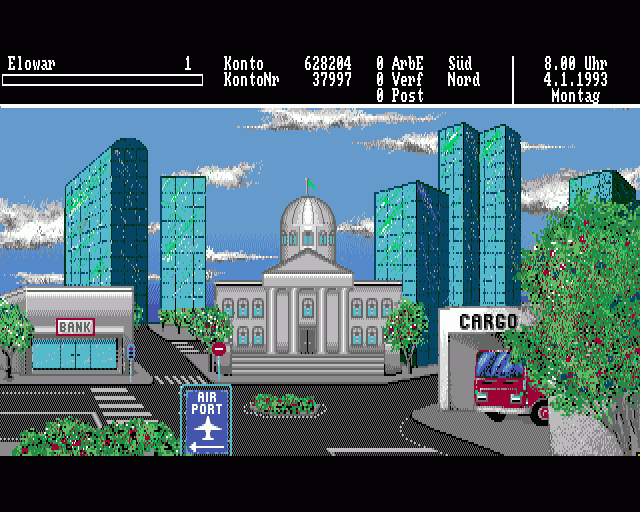Select the AIR PORT sign

click(x=207, y=419)
